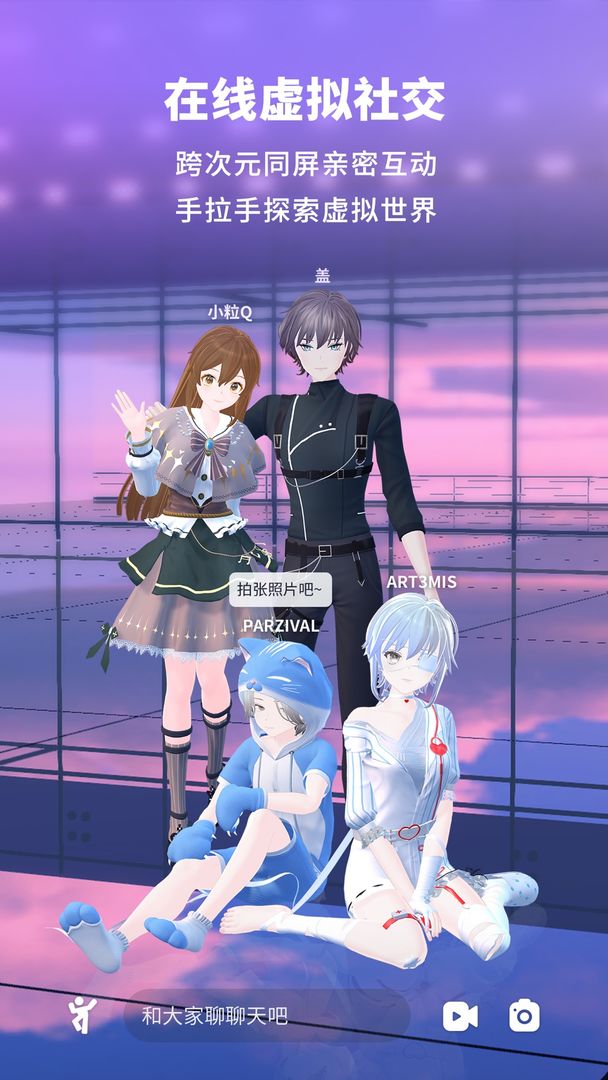The height and width of the screenshot is (1080, 608).
Task: Open the dancing figure pose menu
Action: pyautogui.click(x=83, y=1016)
